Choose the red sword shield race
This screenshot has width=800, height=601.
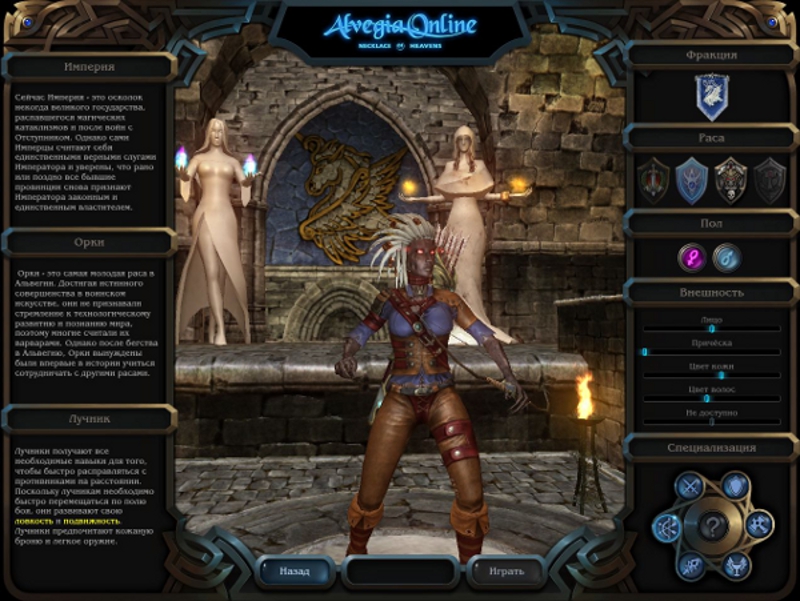click(x=653, y=181)
